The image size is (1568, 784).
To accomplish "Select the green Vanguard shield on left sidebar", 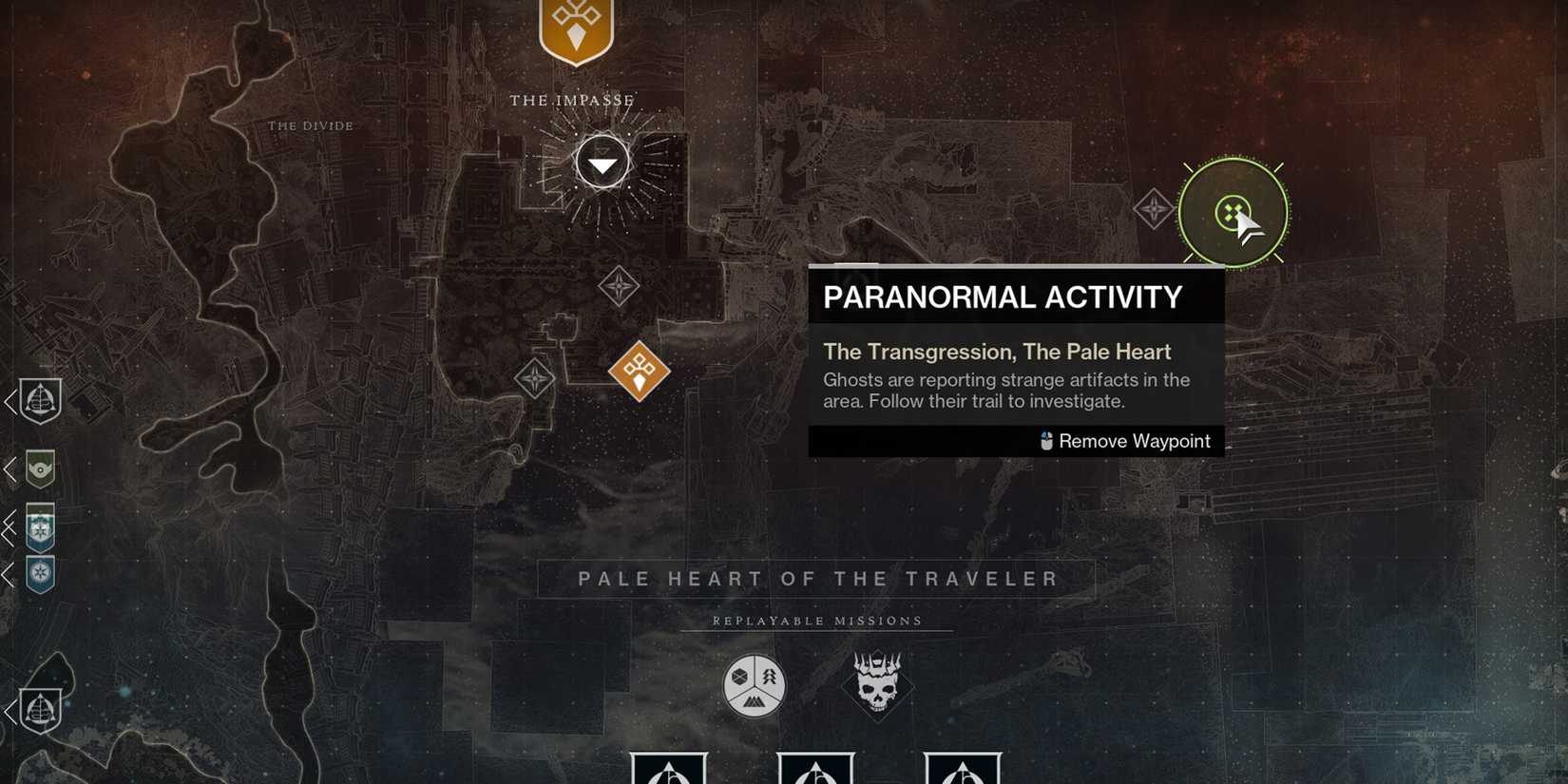I will tap(40, 469).
